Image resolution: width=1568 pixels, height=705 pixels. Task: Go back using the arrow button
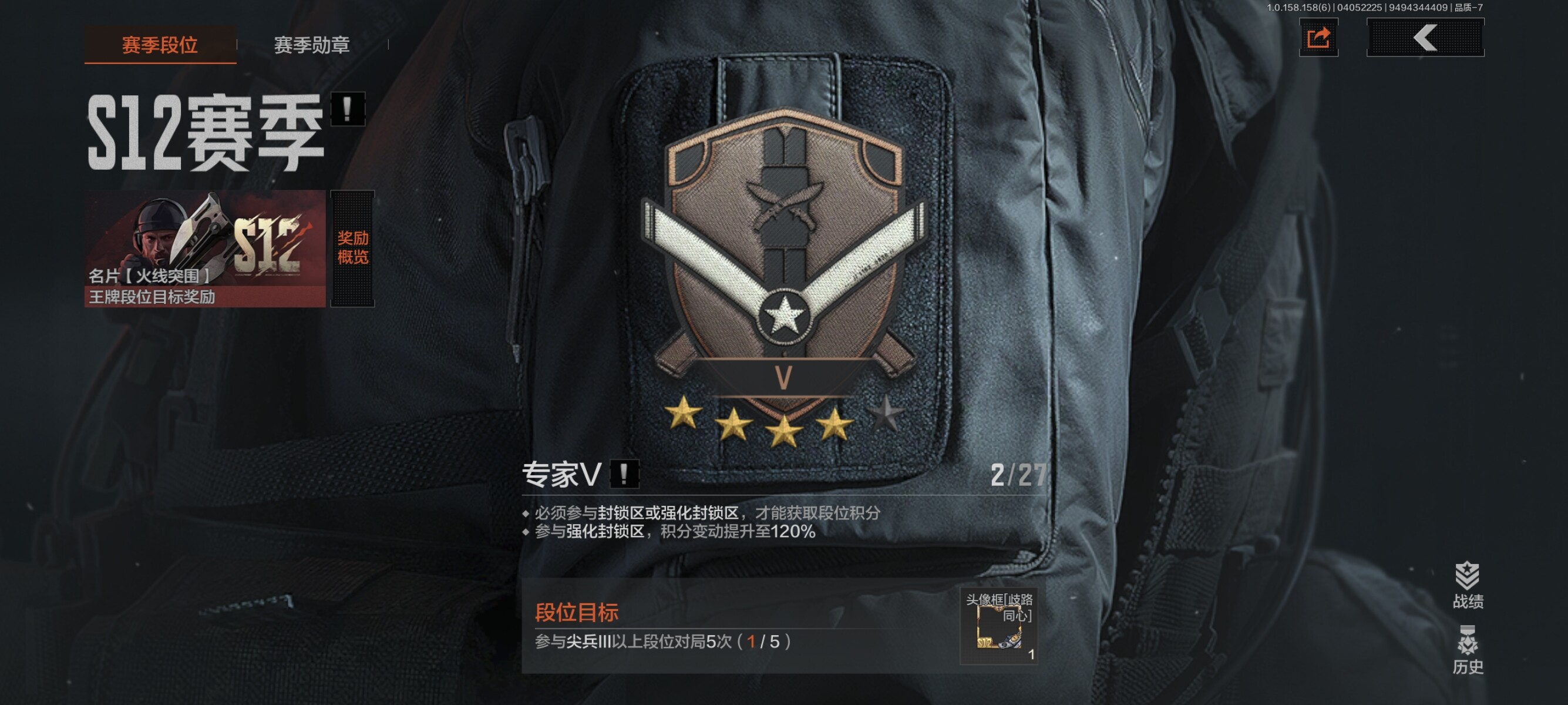(x=1425, y=38)
